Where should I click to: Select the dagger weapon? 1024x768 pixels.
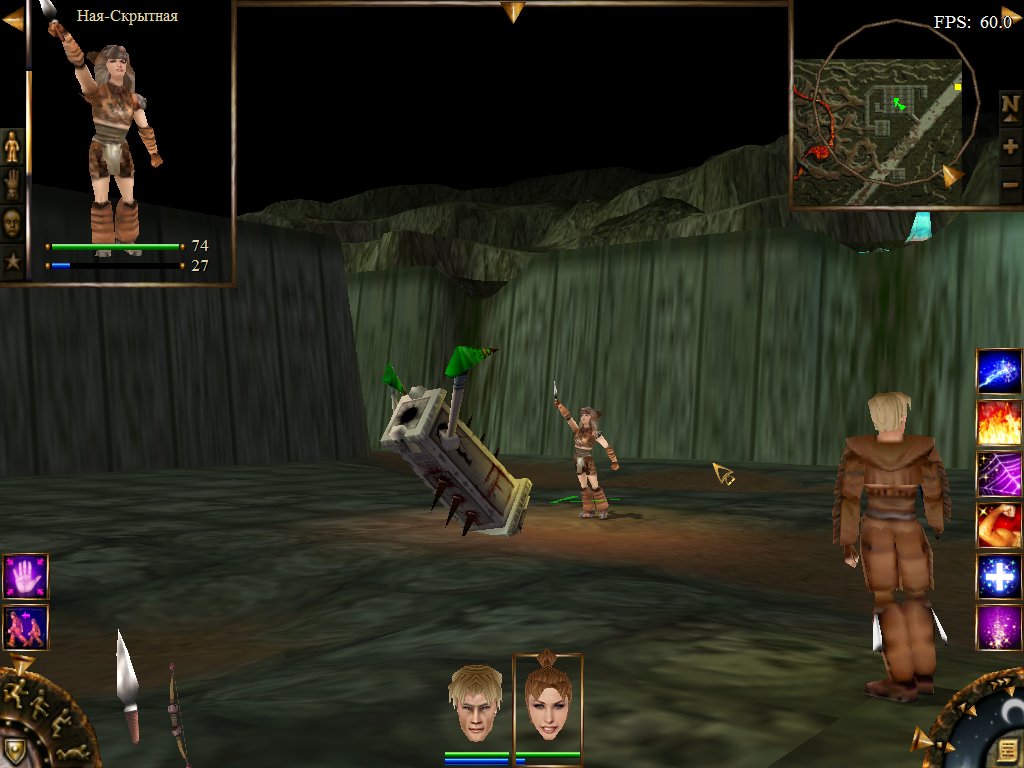[127, 685]
